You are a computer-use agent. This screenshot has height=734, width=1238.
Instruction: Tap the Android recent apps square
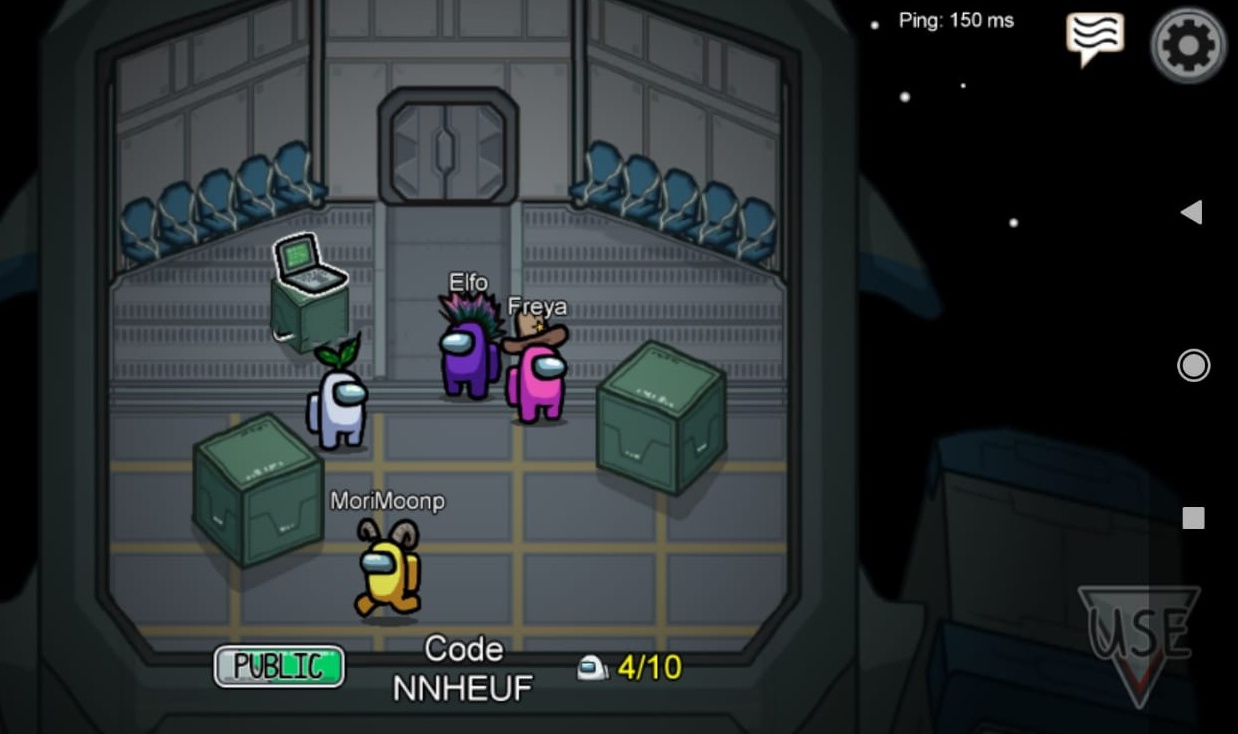(x=1193, y=518)
